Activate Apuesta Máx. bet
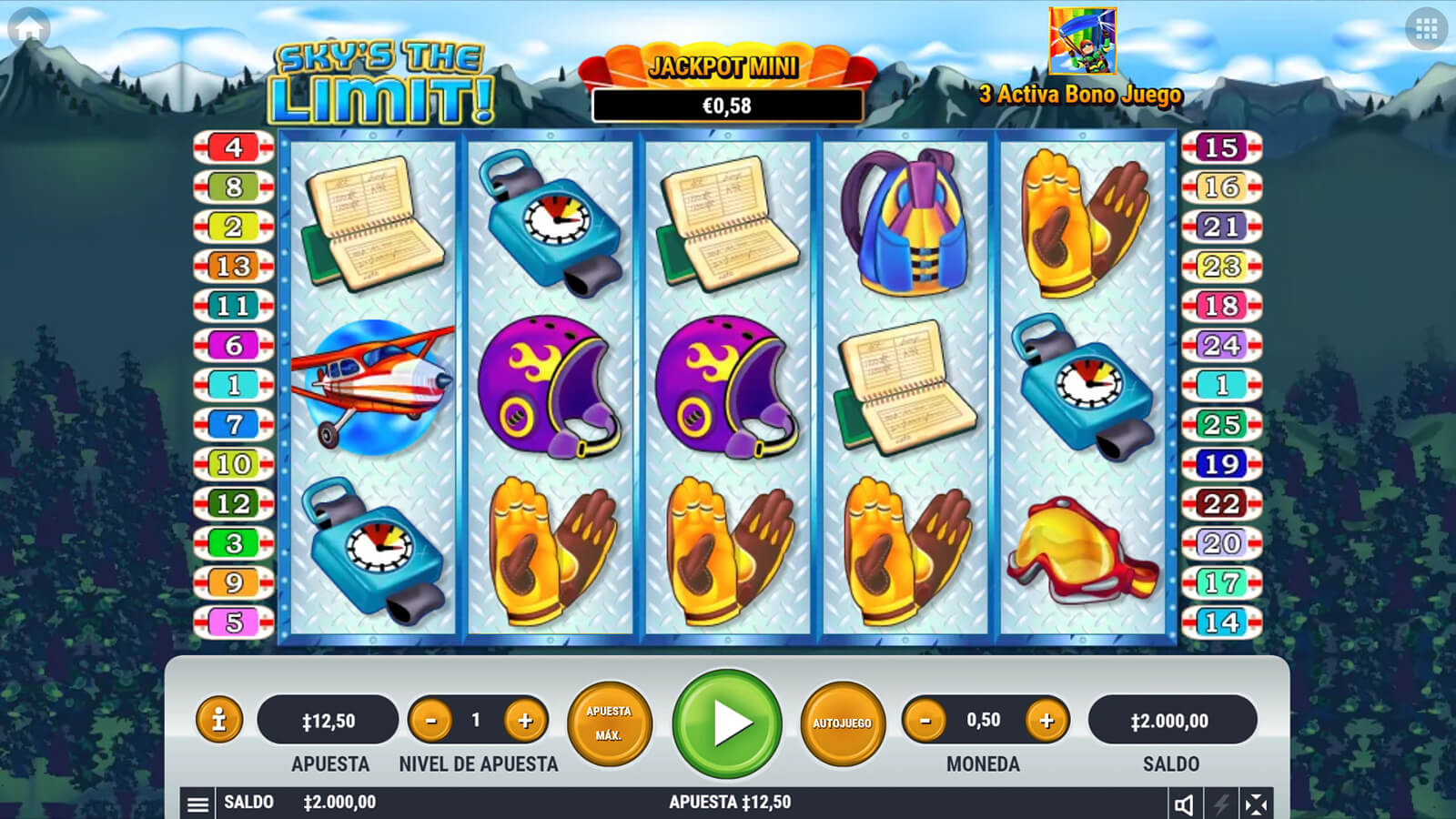Viewport: 1456px width, 819px height. pos(609,723)
